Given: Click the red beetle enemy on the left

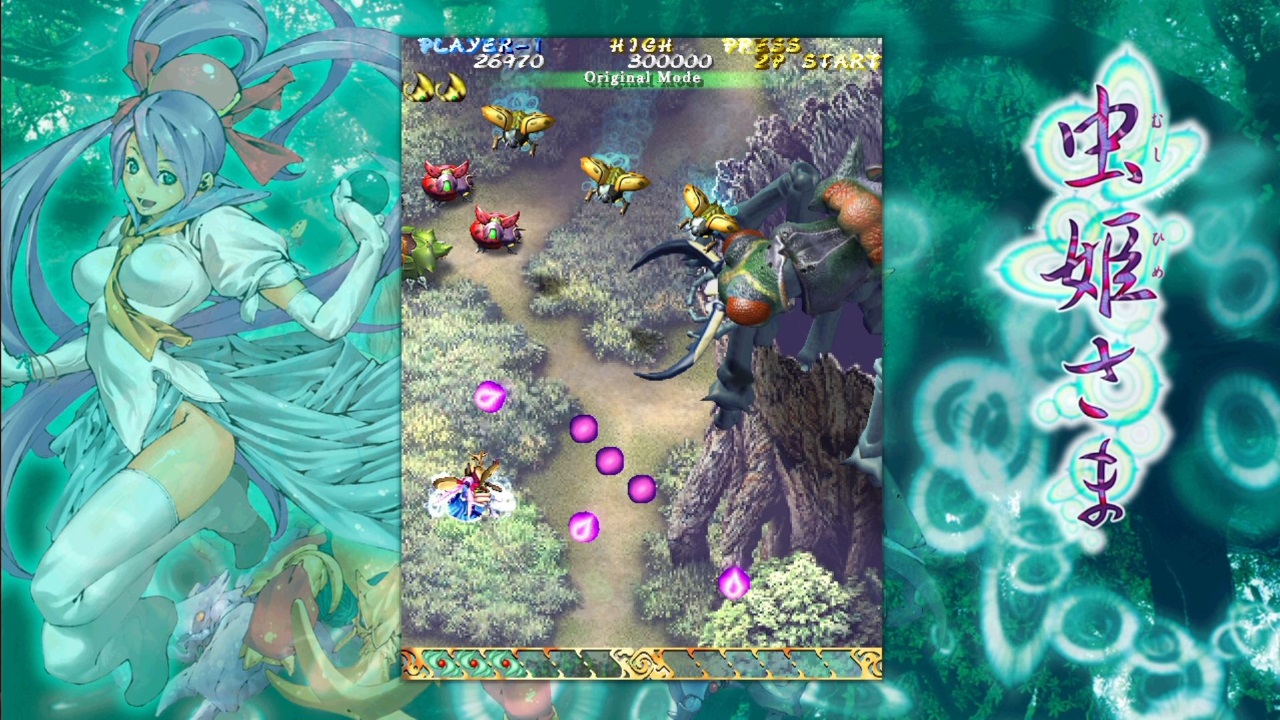Looking at the screenshot, I should pos(449,182).
